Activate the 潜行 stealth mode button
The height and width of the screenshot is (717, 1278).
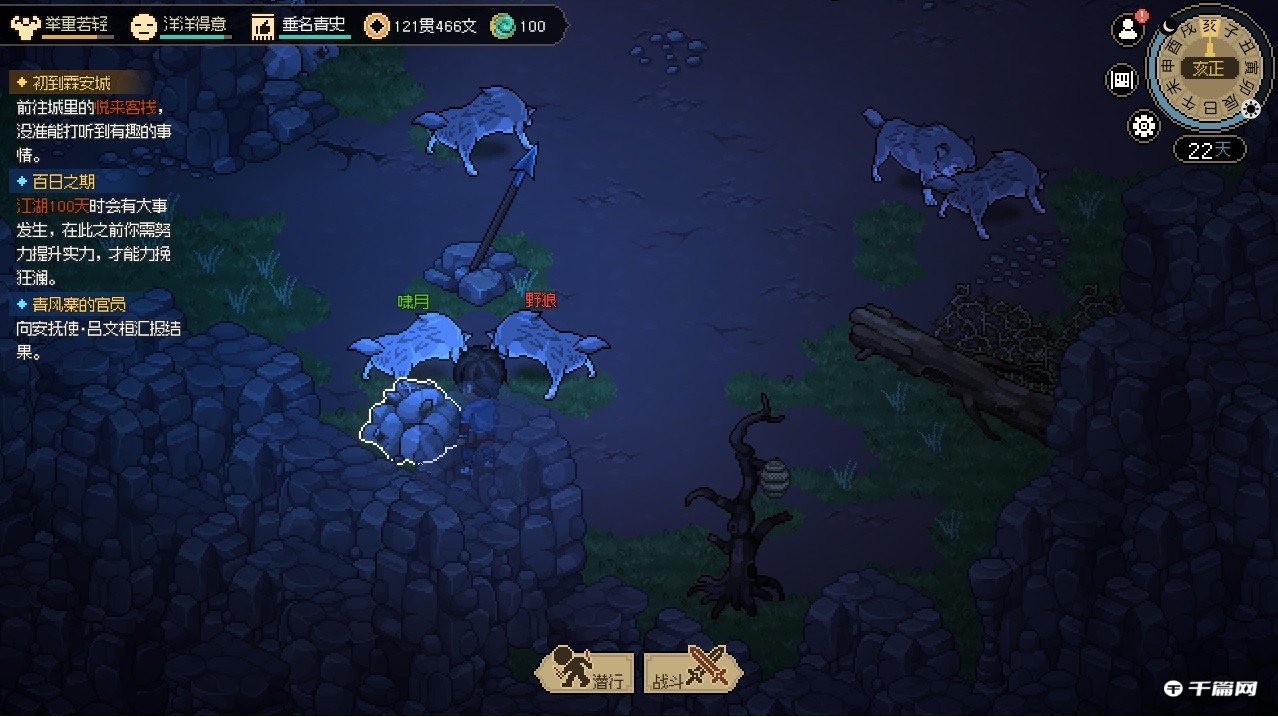click(x=586, y=671)
